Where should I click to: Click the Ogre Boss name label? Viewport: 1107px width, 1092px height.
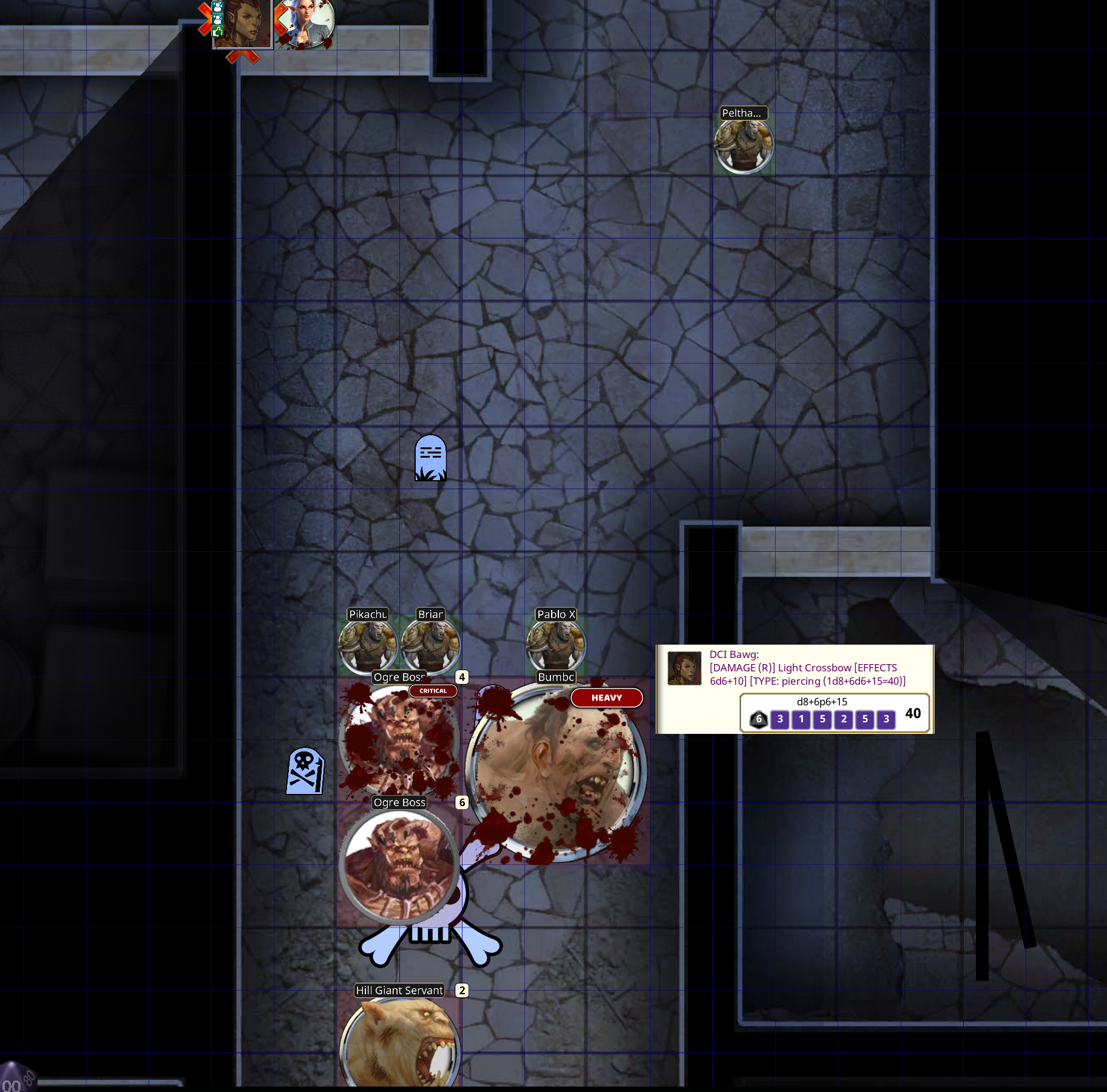click(399, 802)
